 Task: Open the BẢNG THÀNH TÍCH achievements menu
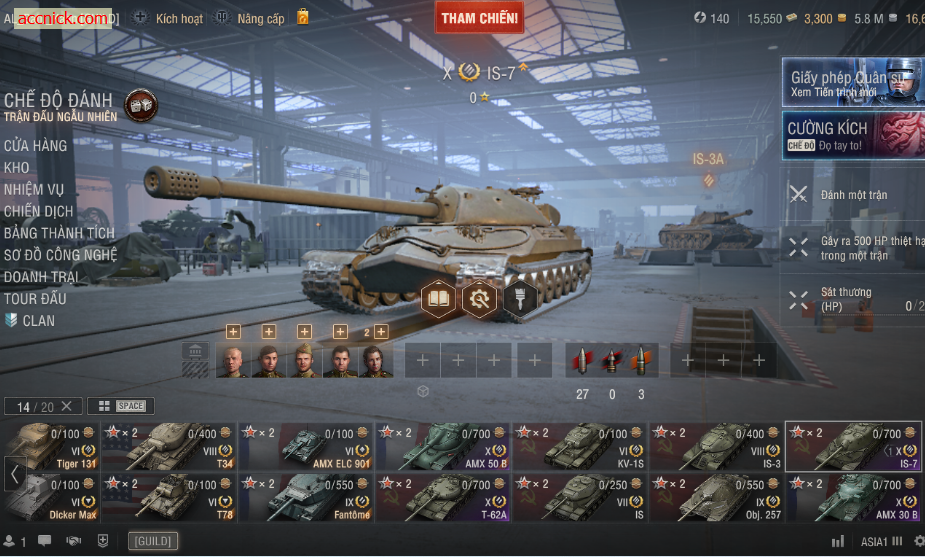coord(59,233)
